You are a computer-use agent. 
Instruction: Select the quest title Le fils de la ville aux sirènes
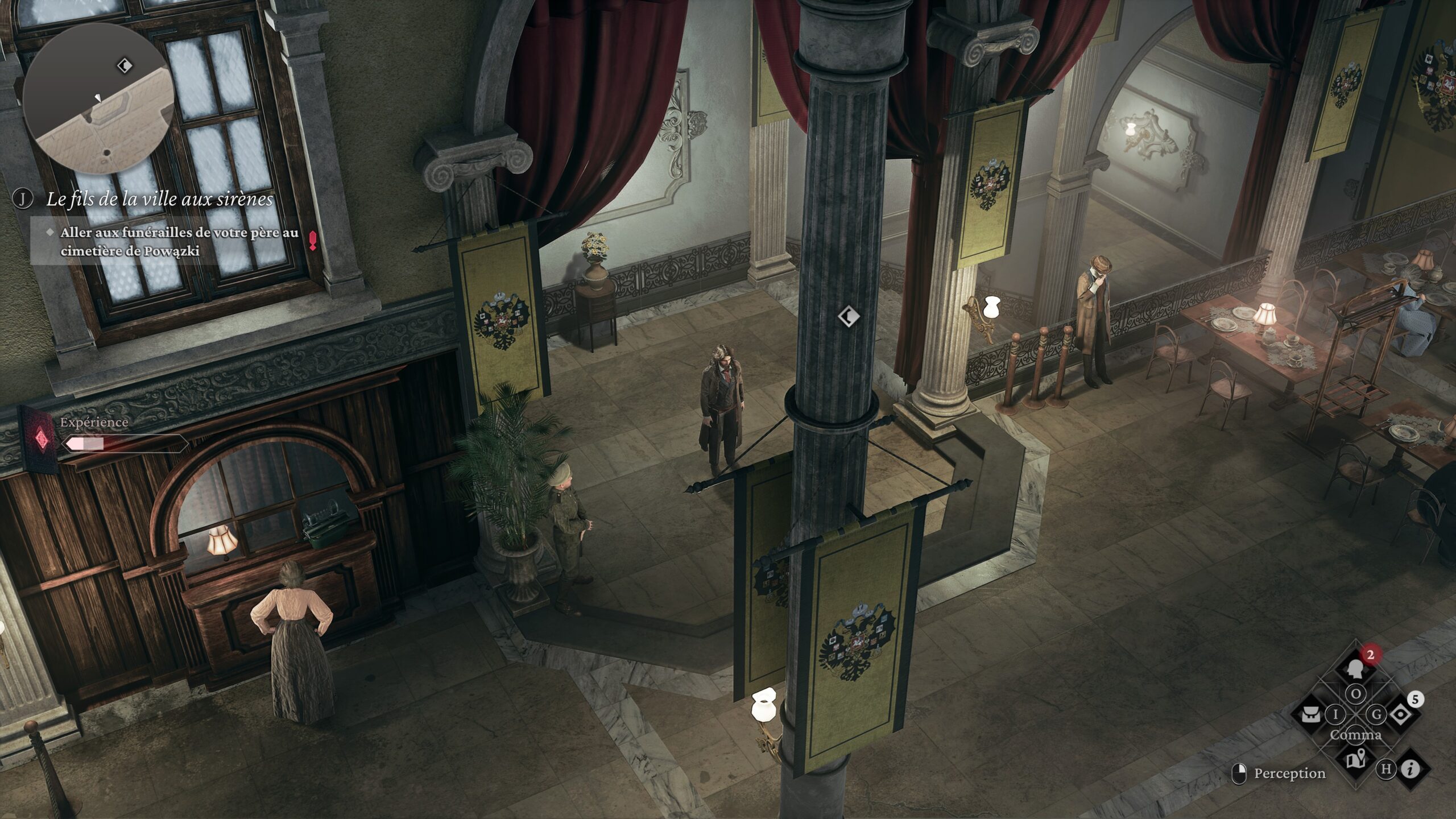(159, 199)
